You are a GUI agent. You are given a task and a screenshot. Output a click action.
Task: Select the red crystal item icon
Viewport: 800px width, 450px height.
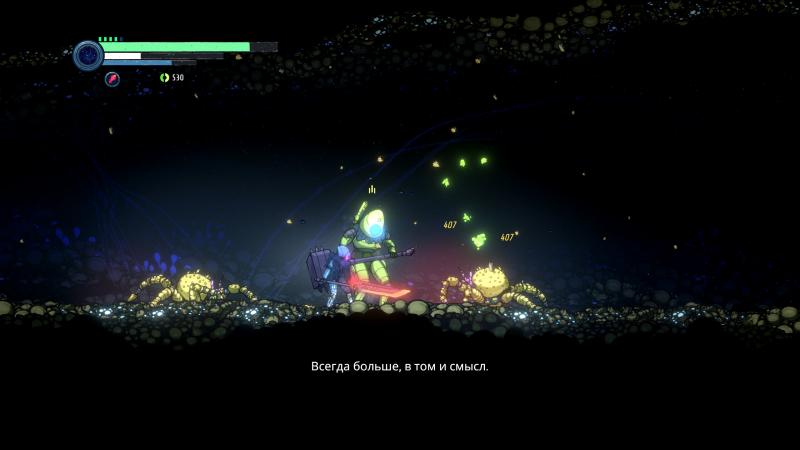[112, 79]
